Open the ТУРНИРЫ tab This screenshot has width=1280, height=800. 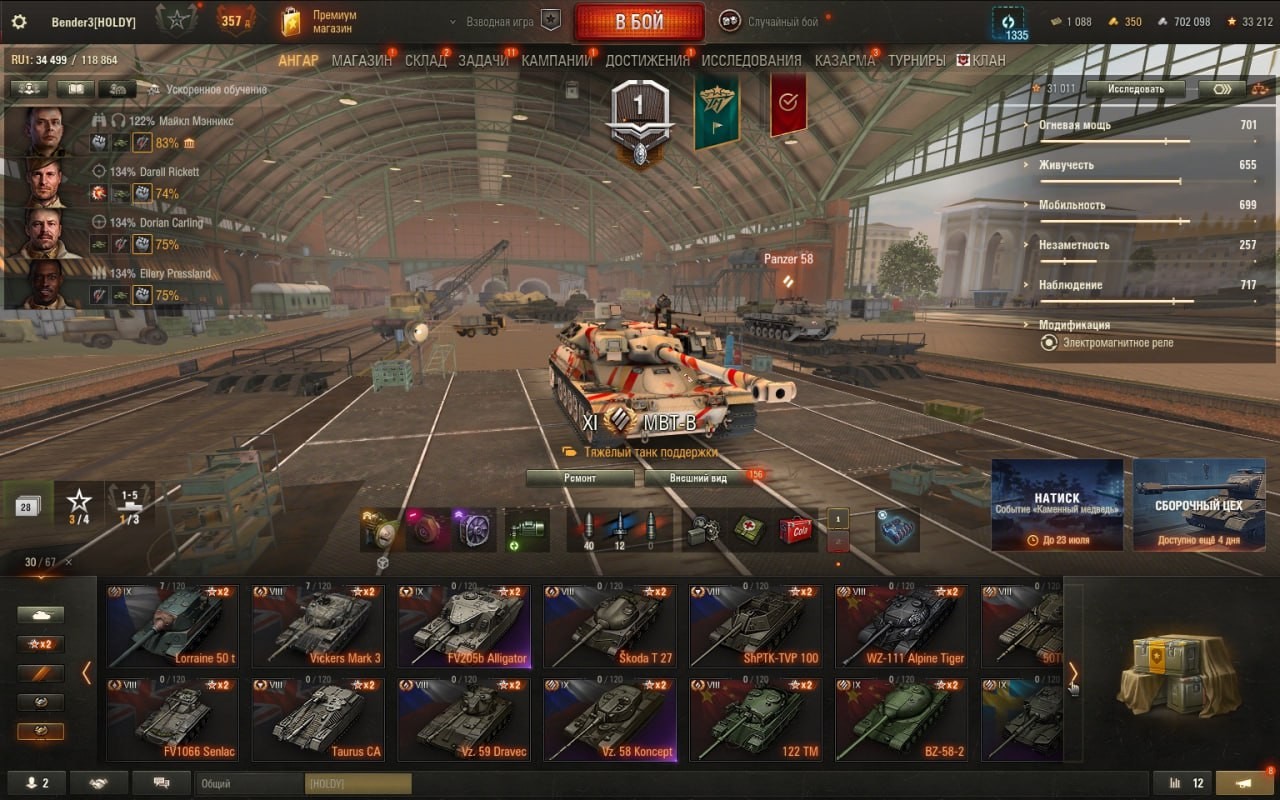(916, 60)
